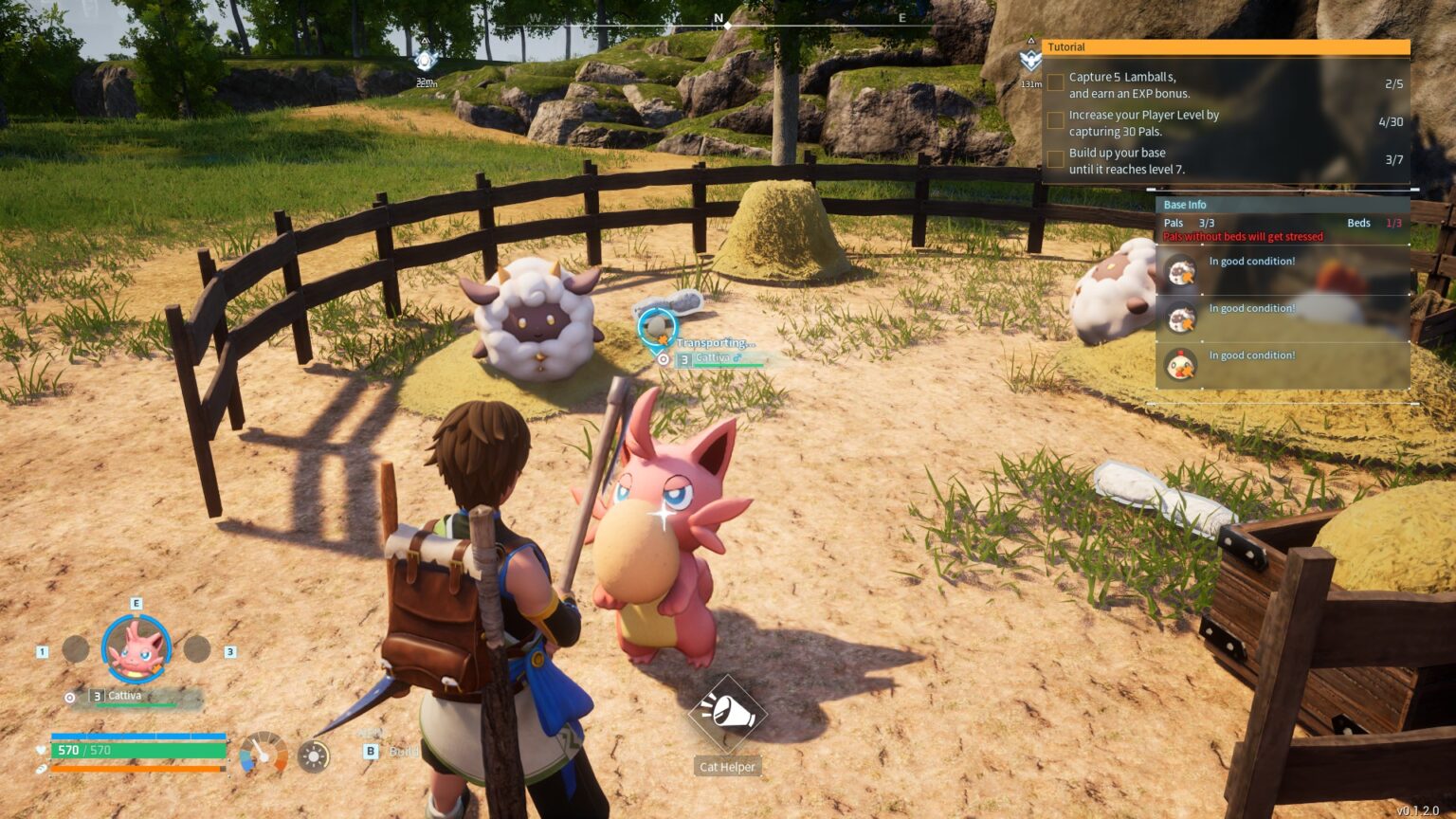This screenshot has width=1456, height=819.
Task: Click the temperature gauge dial
Action: coord(263,755)
